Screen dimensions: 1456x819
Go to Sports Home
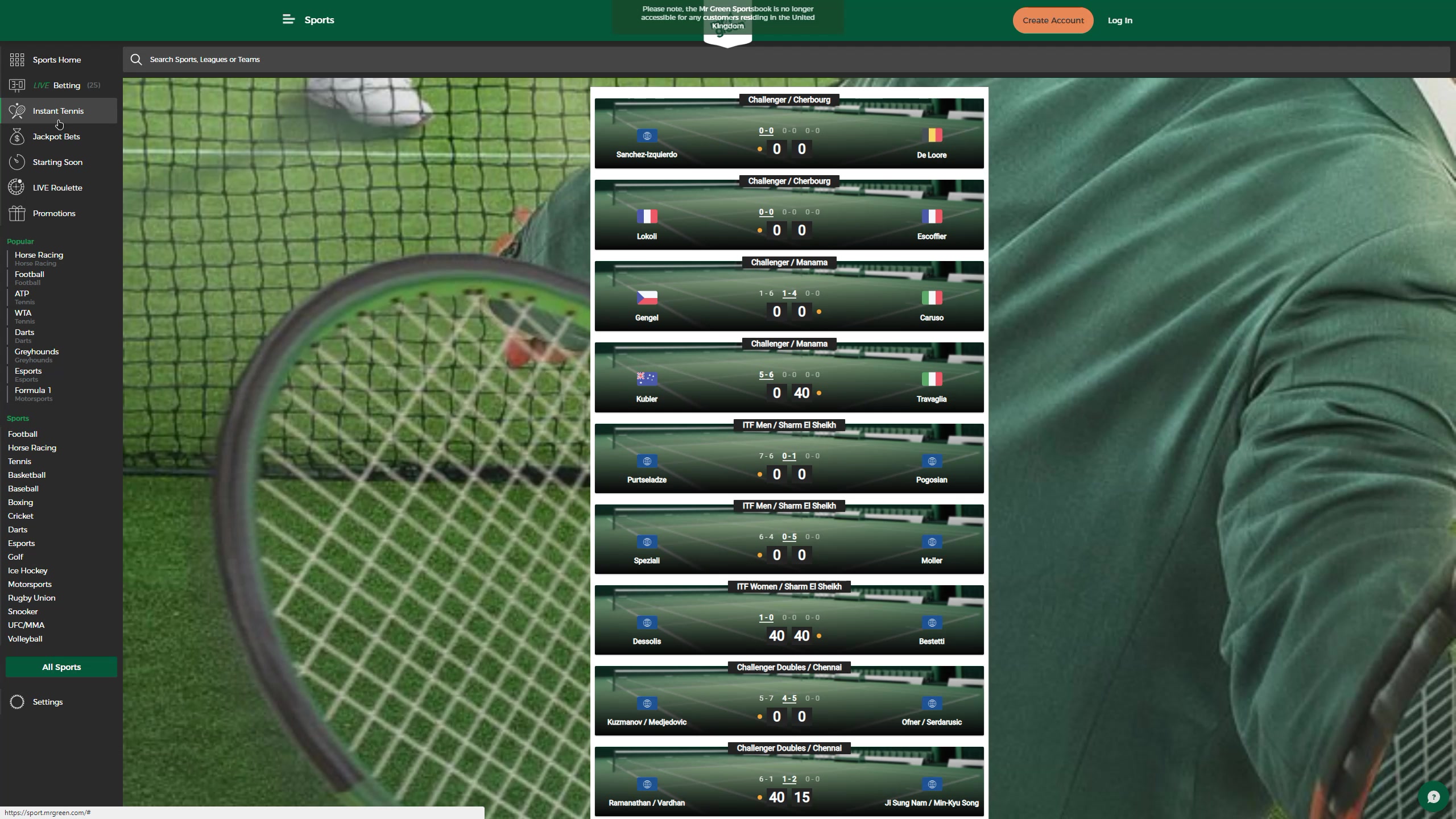click(x=56, y=60)
